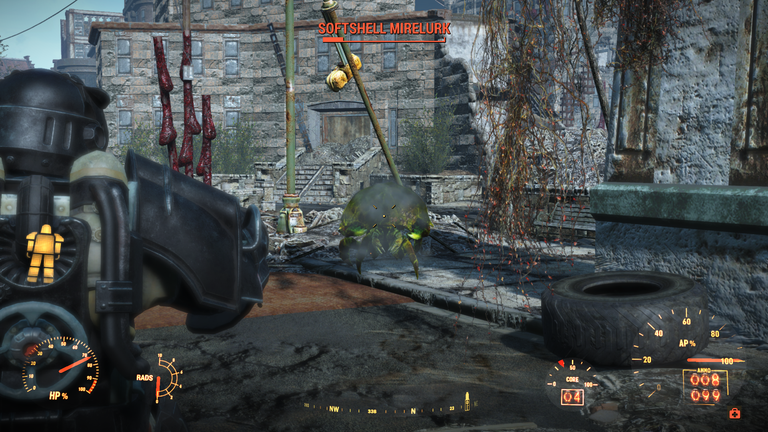Select the red medkit icon

[x=735, y=412]
